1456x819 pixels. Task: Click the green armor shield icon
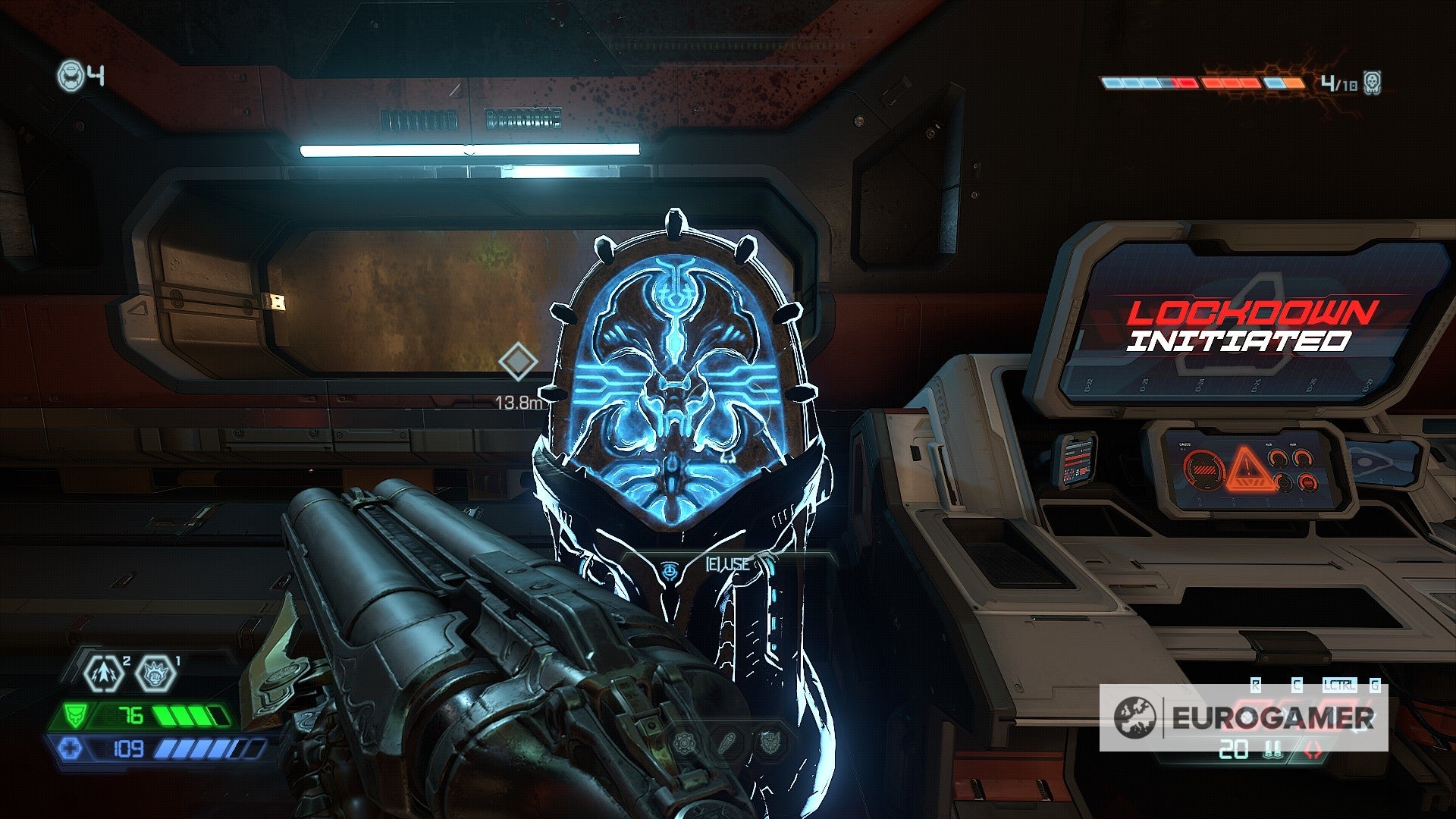(x=75, y=715)
